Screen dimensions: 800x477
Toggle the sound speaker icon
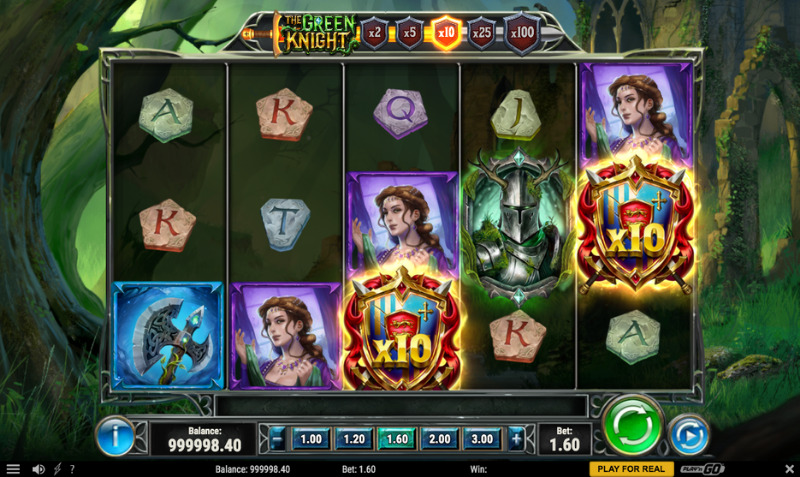pyautogui.click(x=39, y=469)
